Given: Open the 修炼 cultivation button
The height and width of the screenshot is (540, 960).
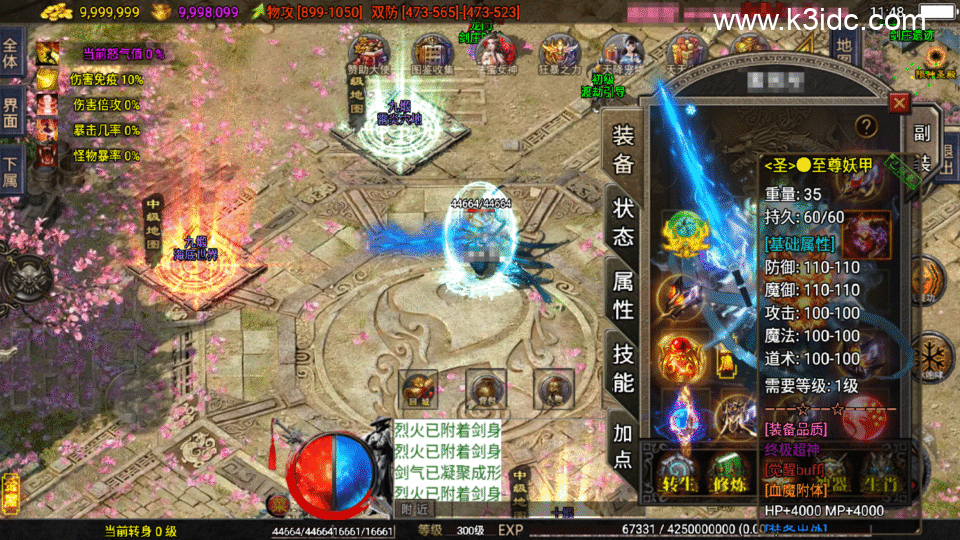Looking at the screenshot, I should [x=731, y=473].
